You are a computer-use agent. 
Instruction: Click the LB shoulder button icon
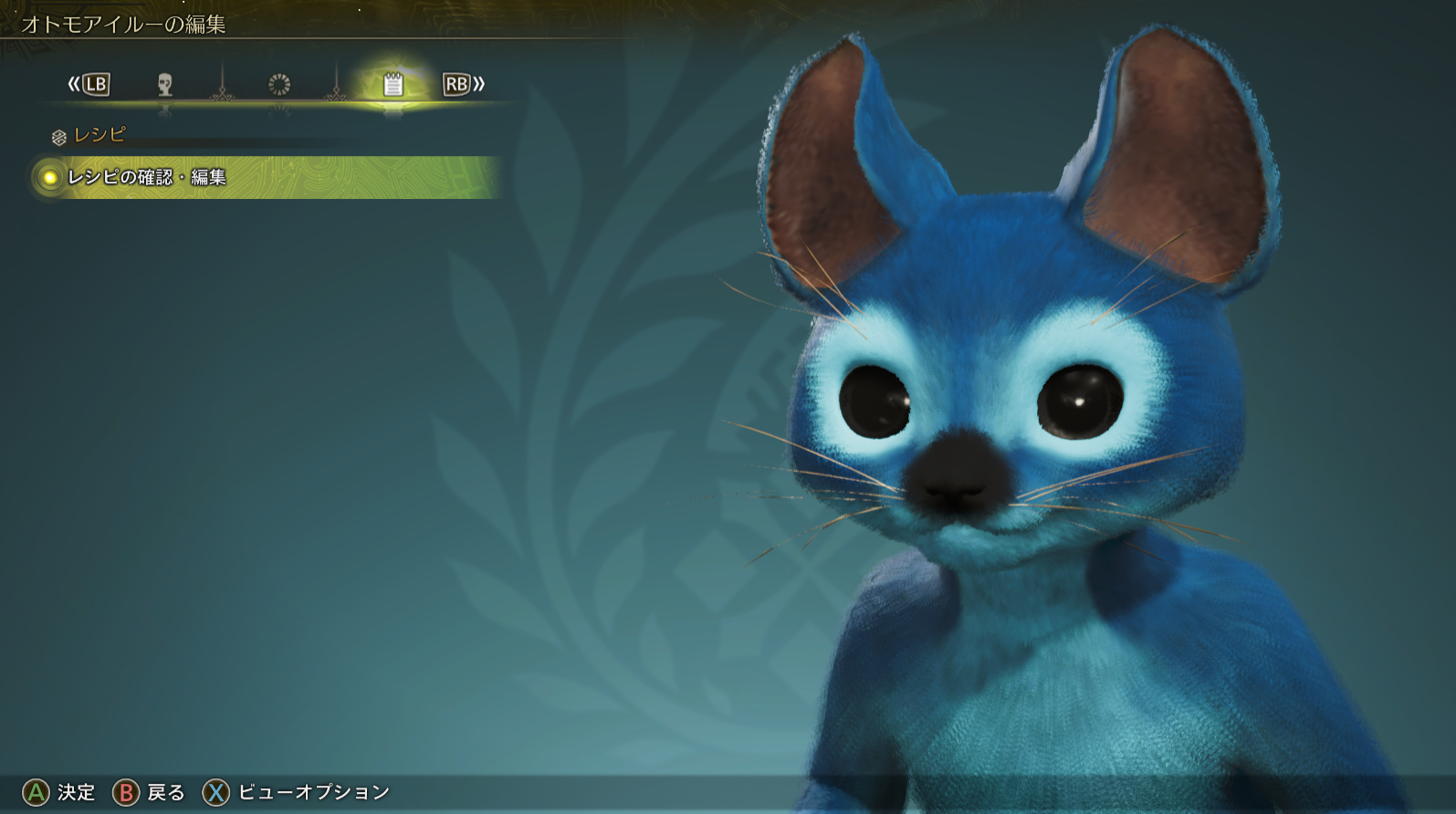pos(96,85)
